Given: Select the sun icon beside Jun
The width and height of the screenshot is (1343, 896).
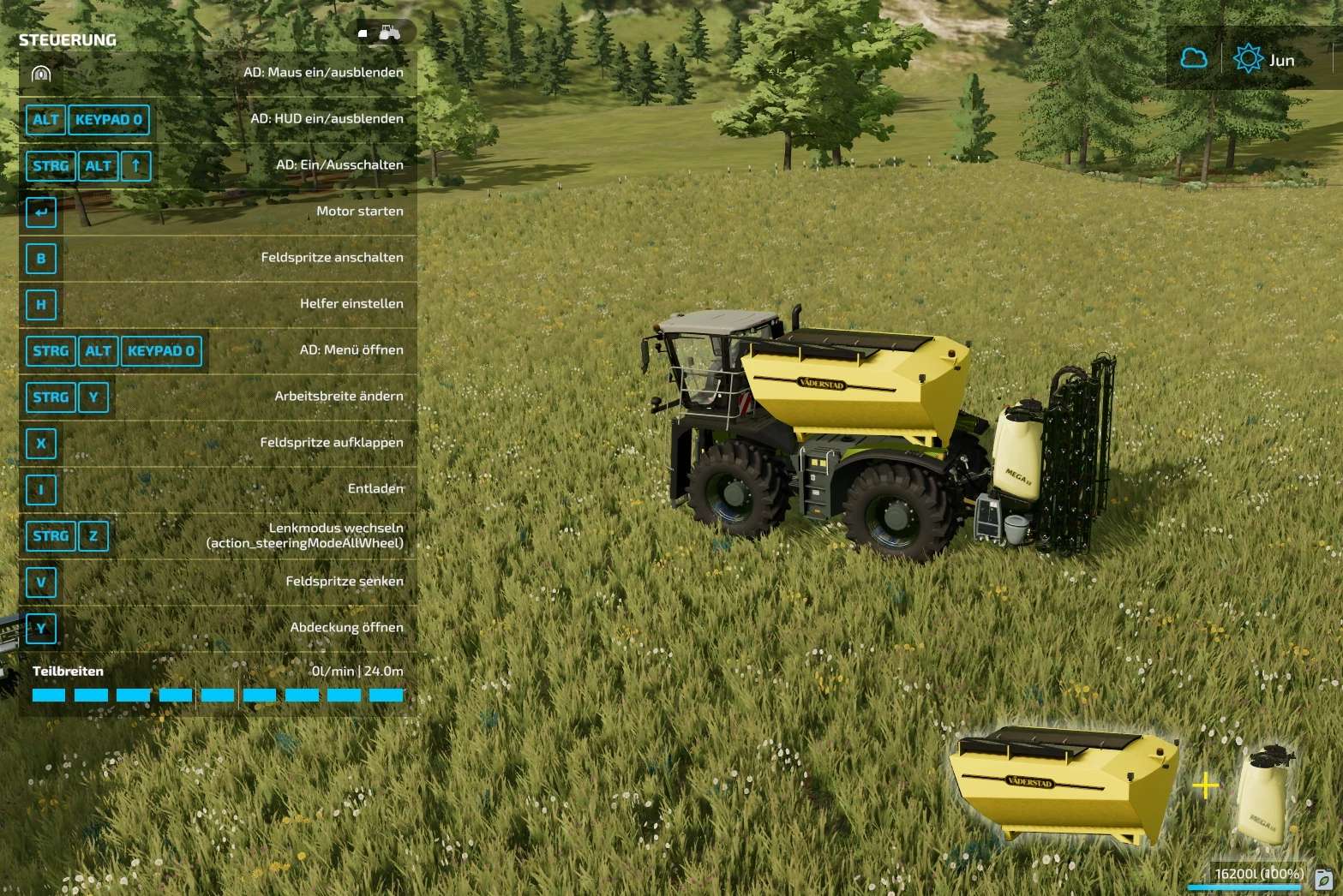Looking at the screenshot, I should click(x=1247, y=58).
